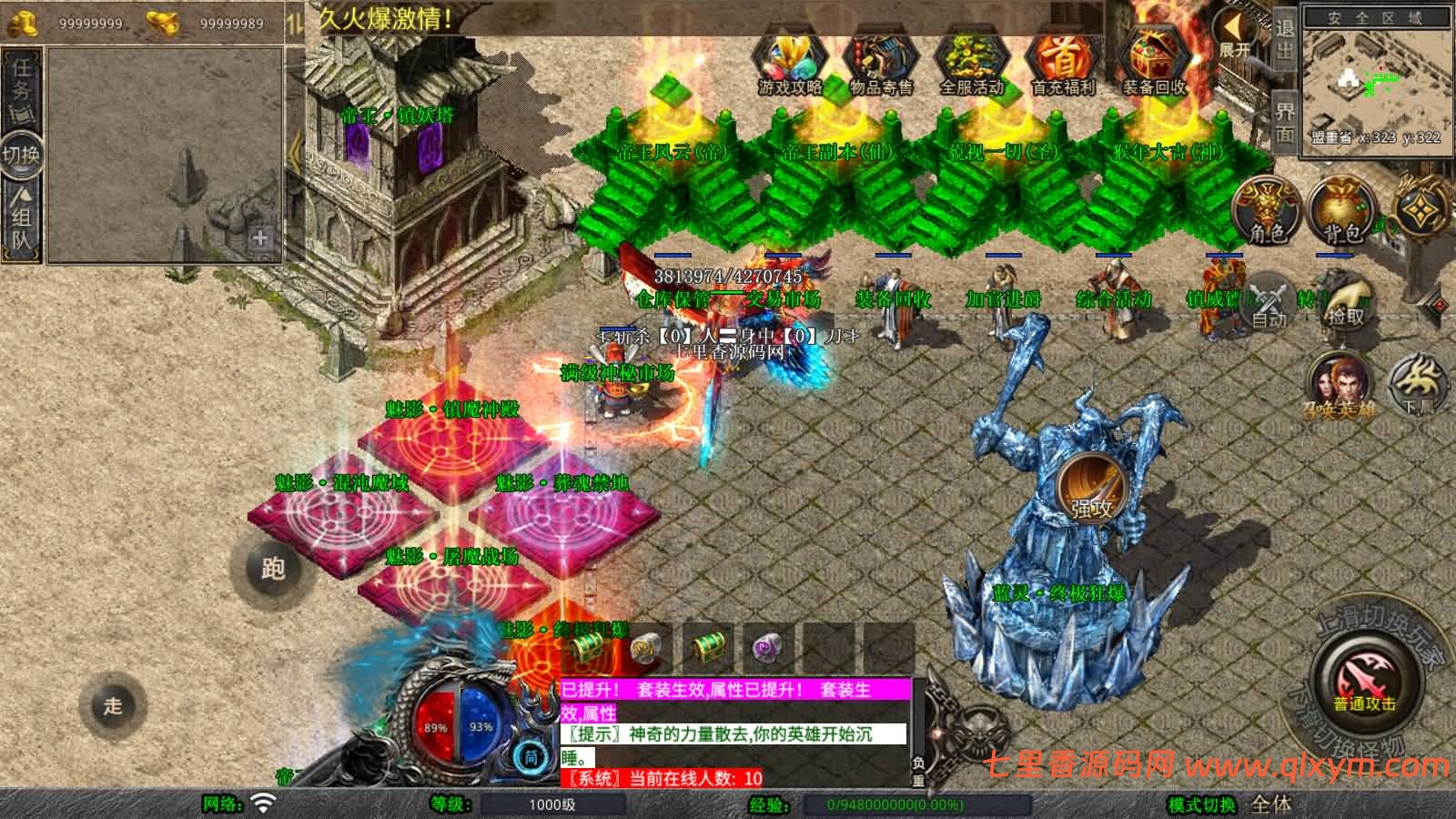Viewport: 1456px width, 819px height.
Task: Switch to the 组队 team tab
Action: pos(22,218)
